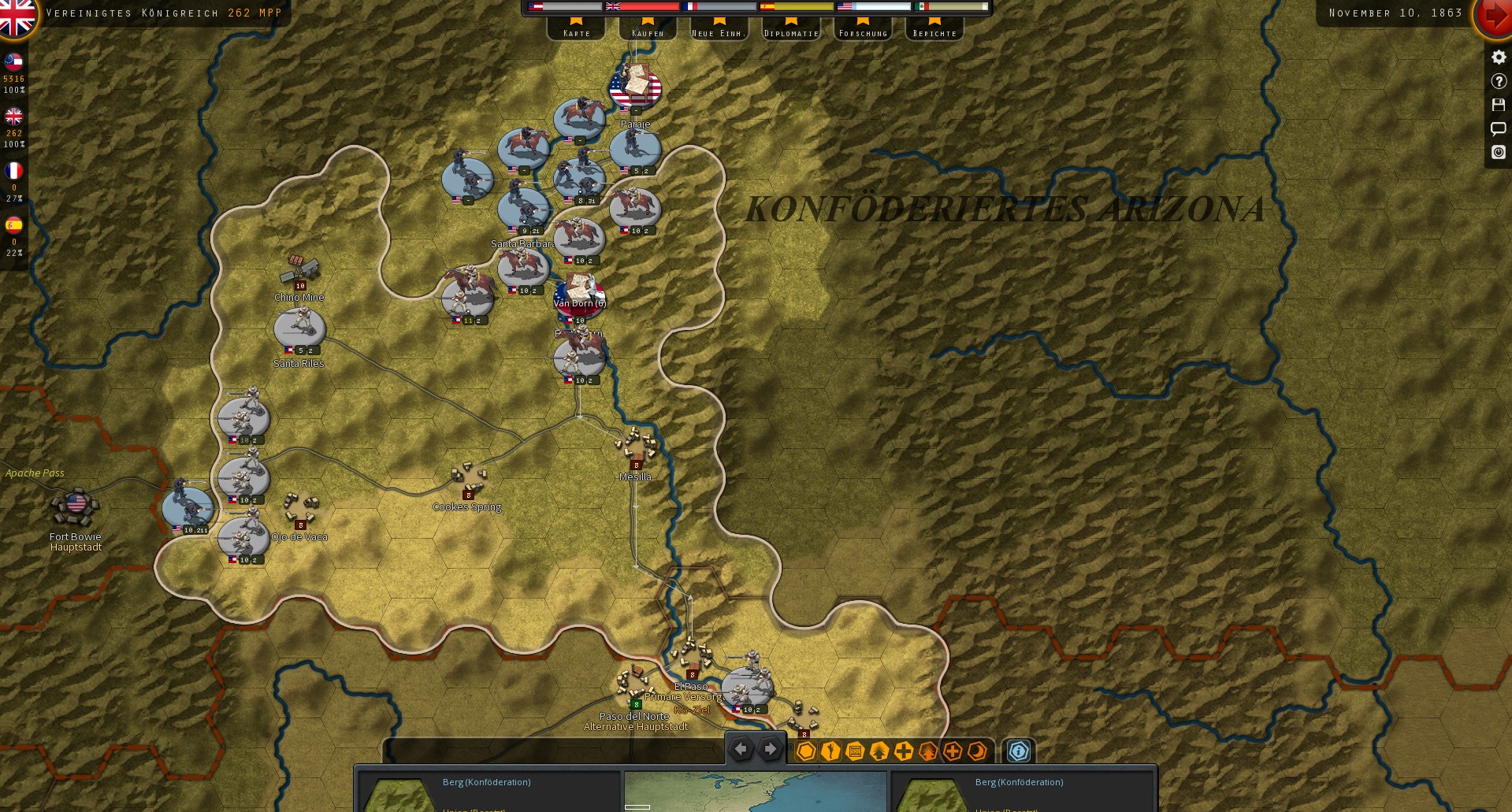Screen dimensions: 1512x812
Task: Open the Karte menu
Action: coord(576,32)
